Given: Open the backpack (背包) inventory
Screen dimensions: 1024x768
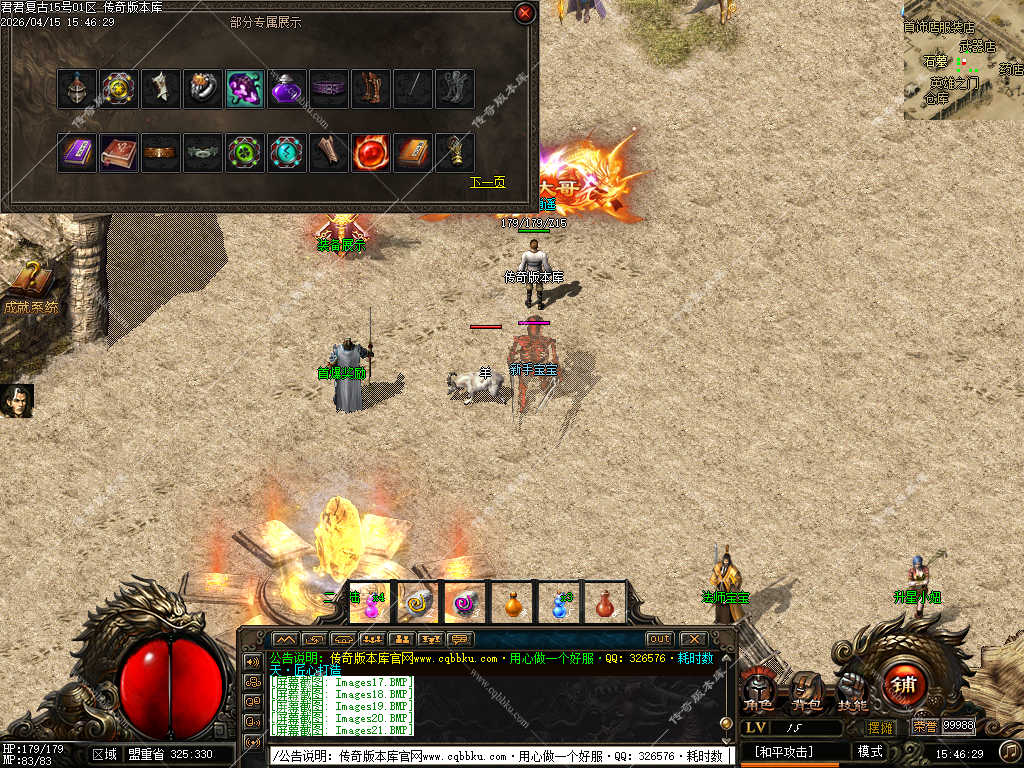Looking at the screenshot, I should pos(806,691).
